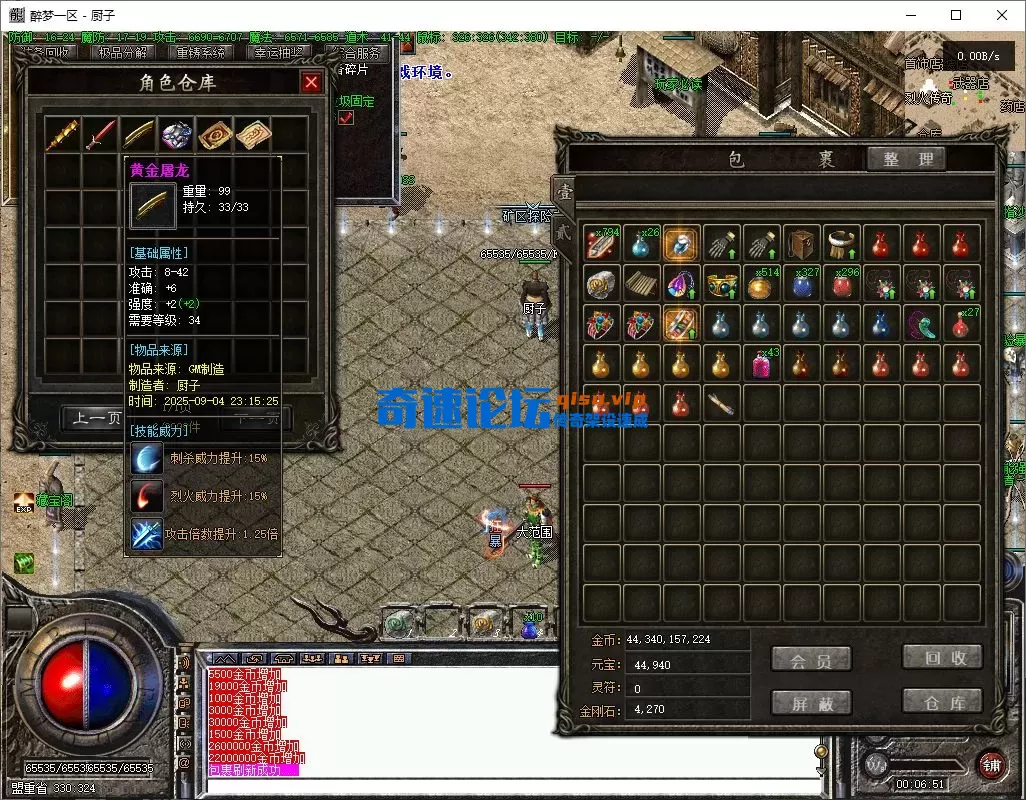
Task: Click the 整理 sort button in the bag
Action: [906, 159]
